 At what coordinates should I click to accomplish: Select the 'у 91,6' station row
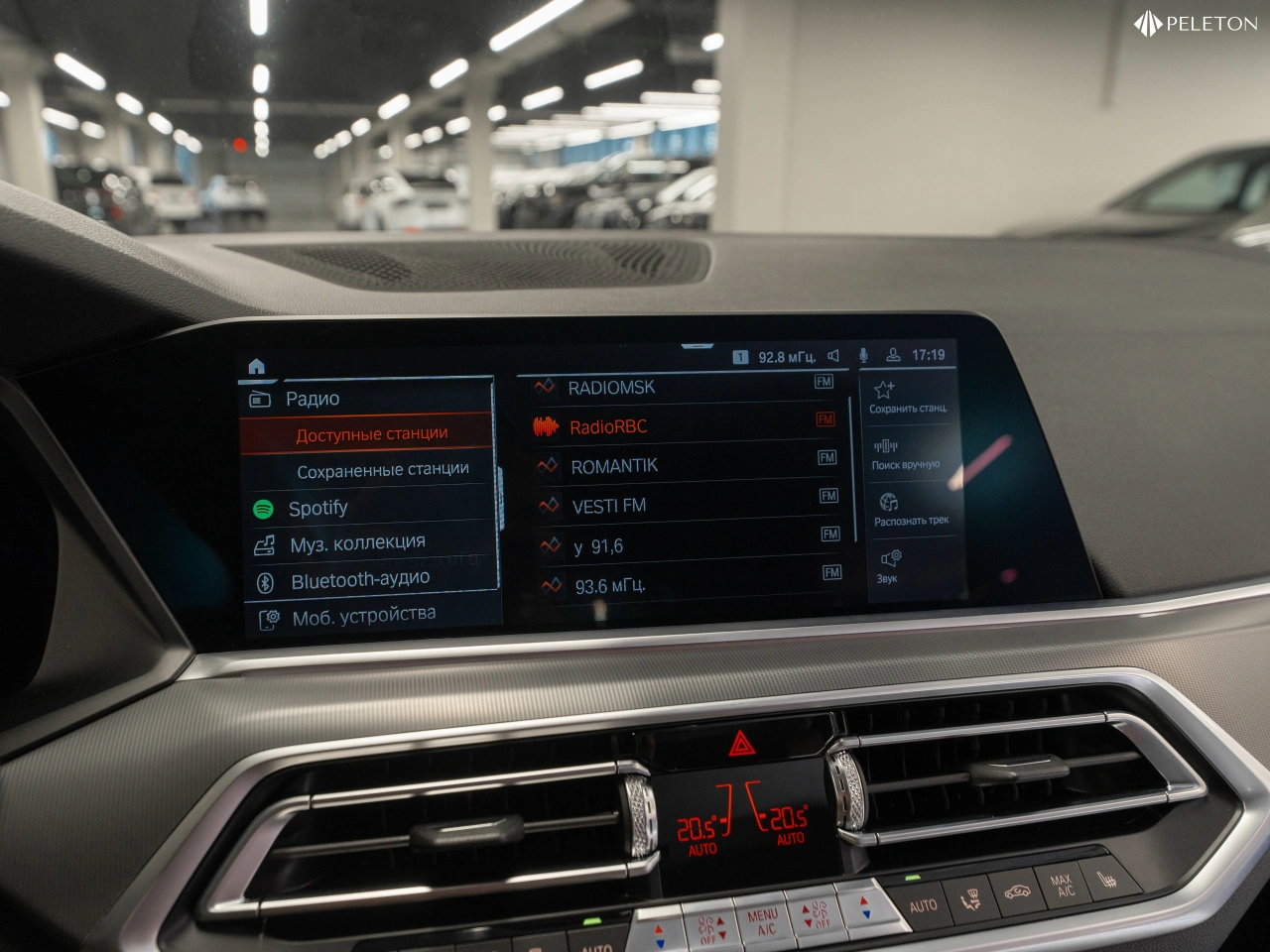coord(598,546)
